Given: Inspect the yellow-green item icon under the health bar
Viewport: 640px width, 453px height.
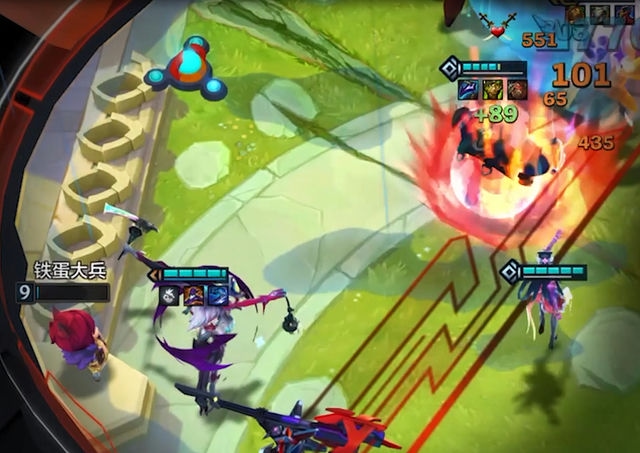Looking at the screenshot, I should point(491,90).
